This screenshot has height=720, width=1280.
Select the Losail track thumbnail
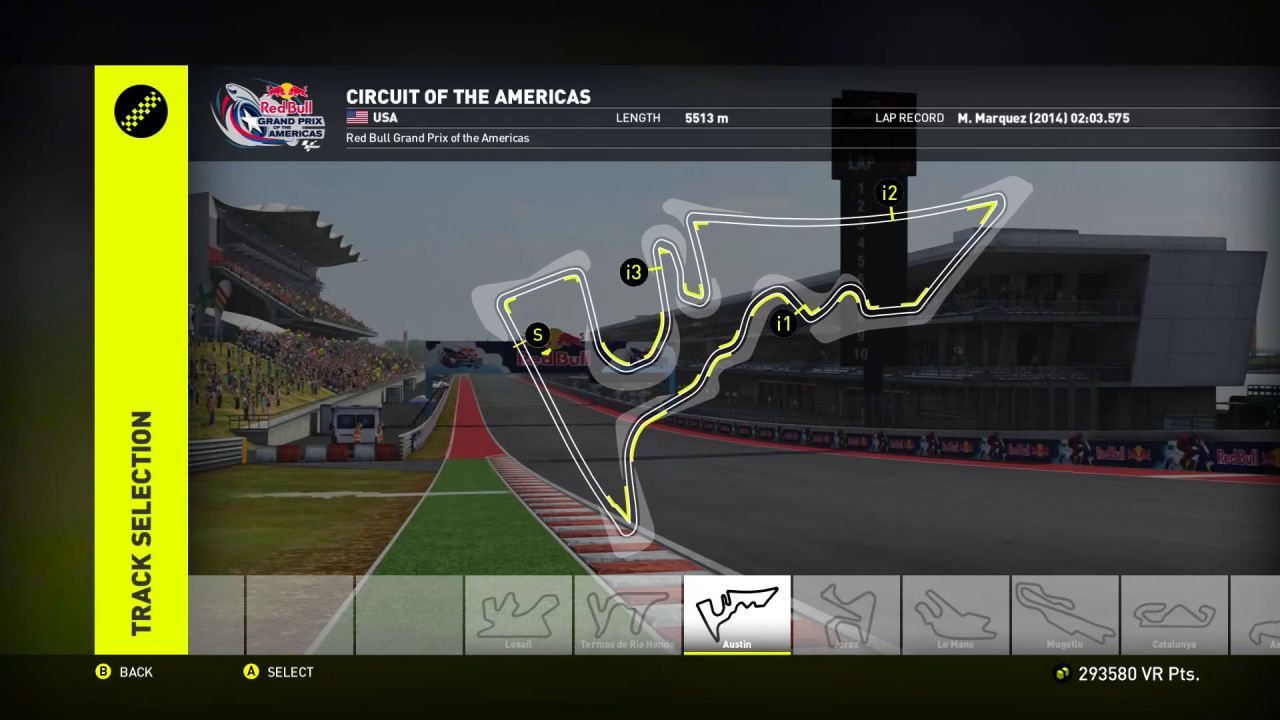pyautogui.click(x=518, y=614)
